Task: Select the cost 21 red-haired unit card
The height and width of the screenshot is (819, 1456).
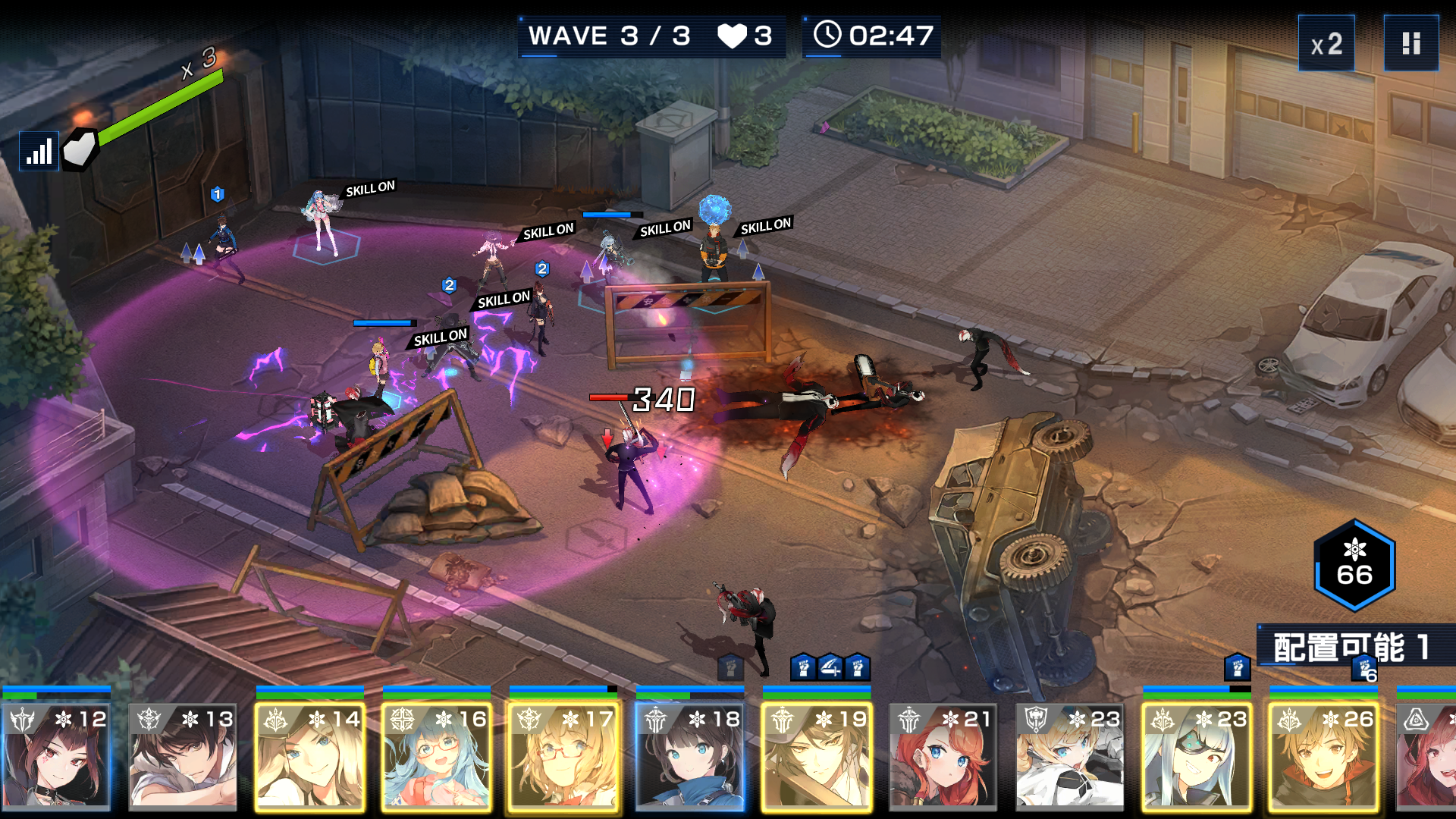Action: (943, 756)
